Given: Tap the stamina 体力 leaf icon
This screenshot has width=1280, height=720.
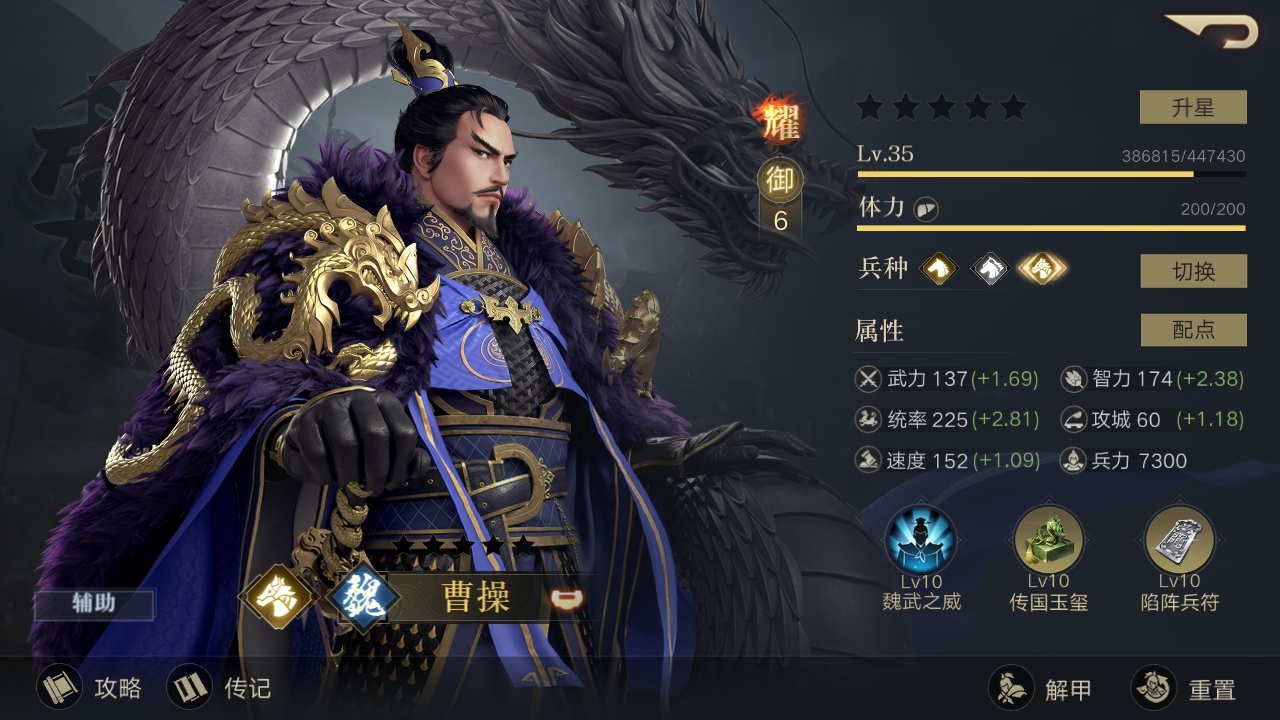Looking at the screenshot, I should pyautogui.click(x=925, y=209).
